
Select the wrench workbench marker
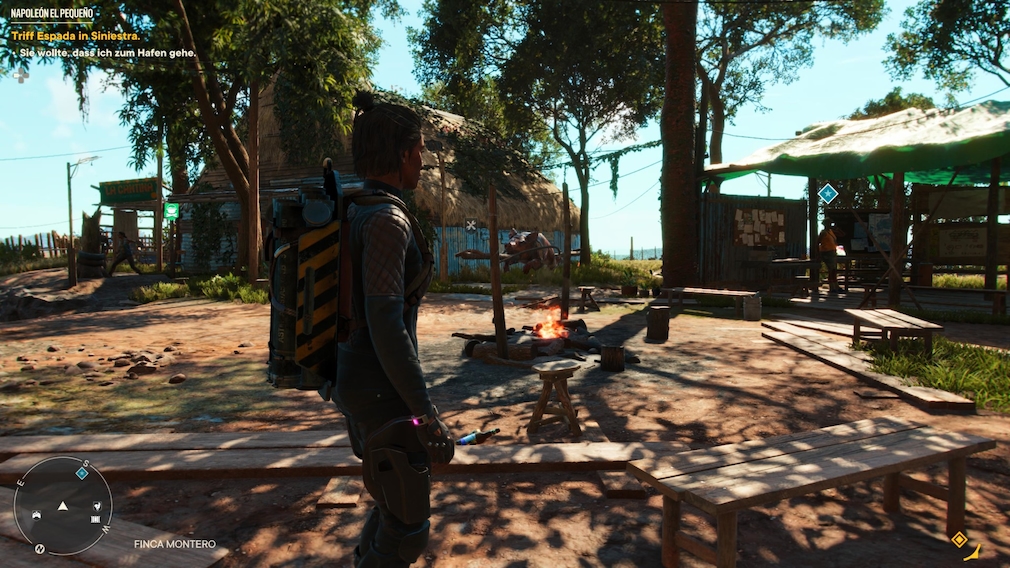point(471,225)
